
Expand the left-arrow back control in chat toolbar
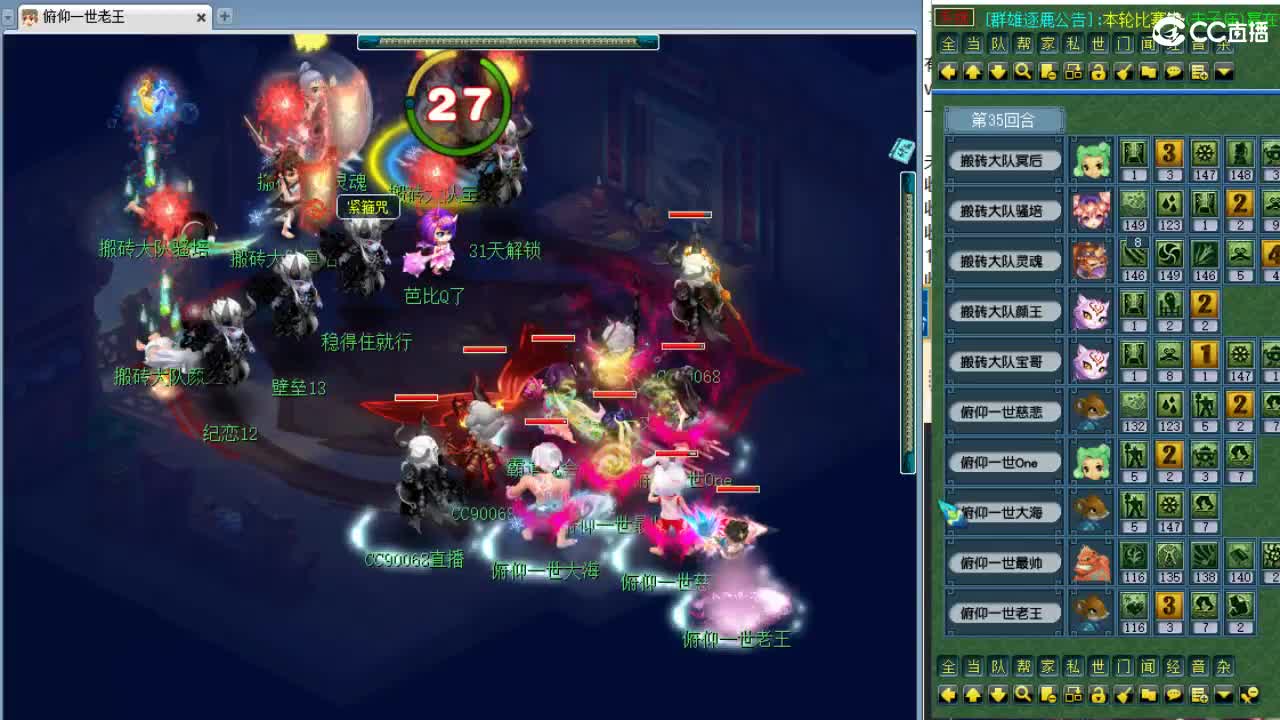(947, 71)
